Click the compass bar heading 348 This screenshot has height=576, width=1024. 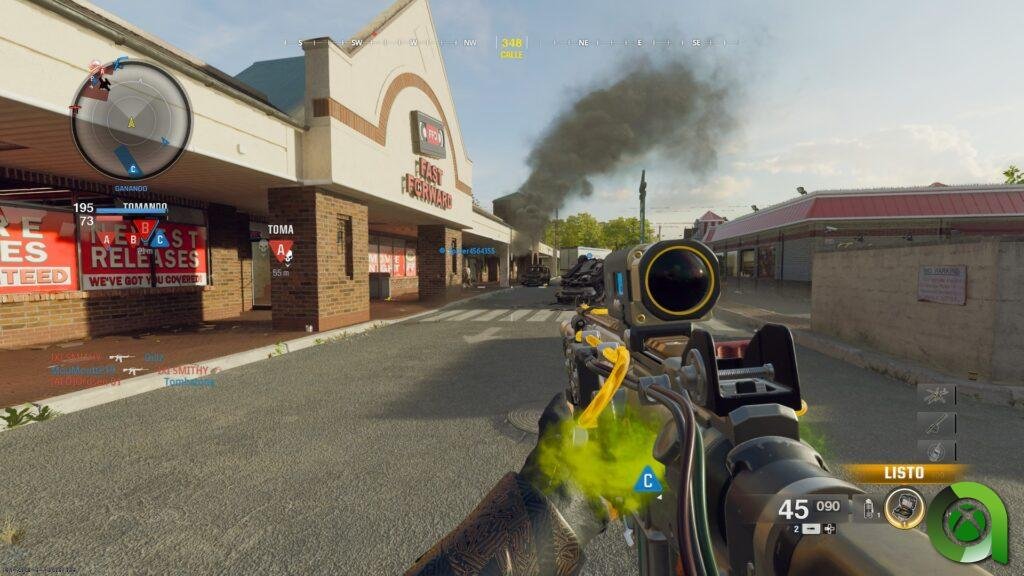(512, 43)
